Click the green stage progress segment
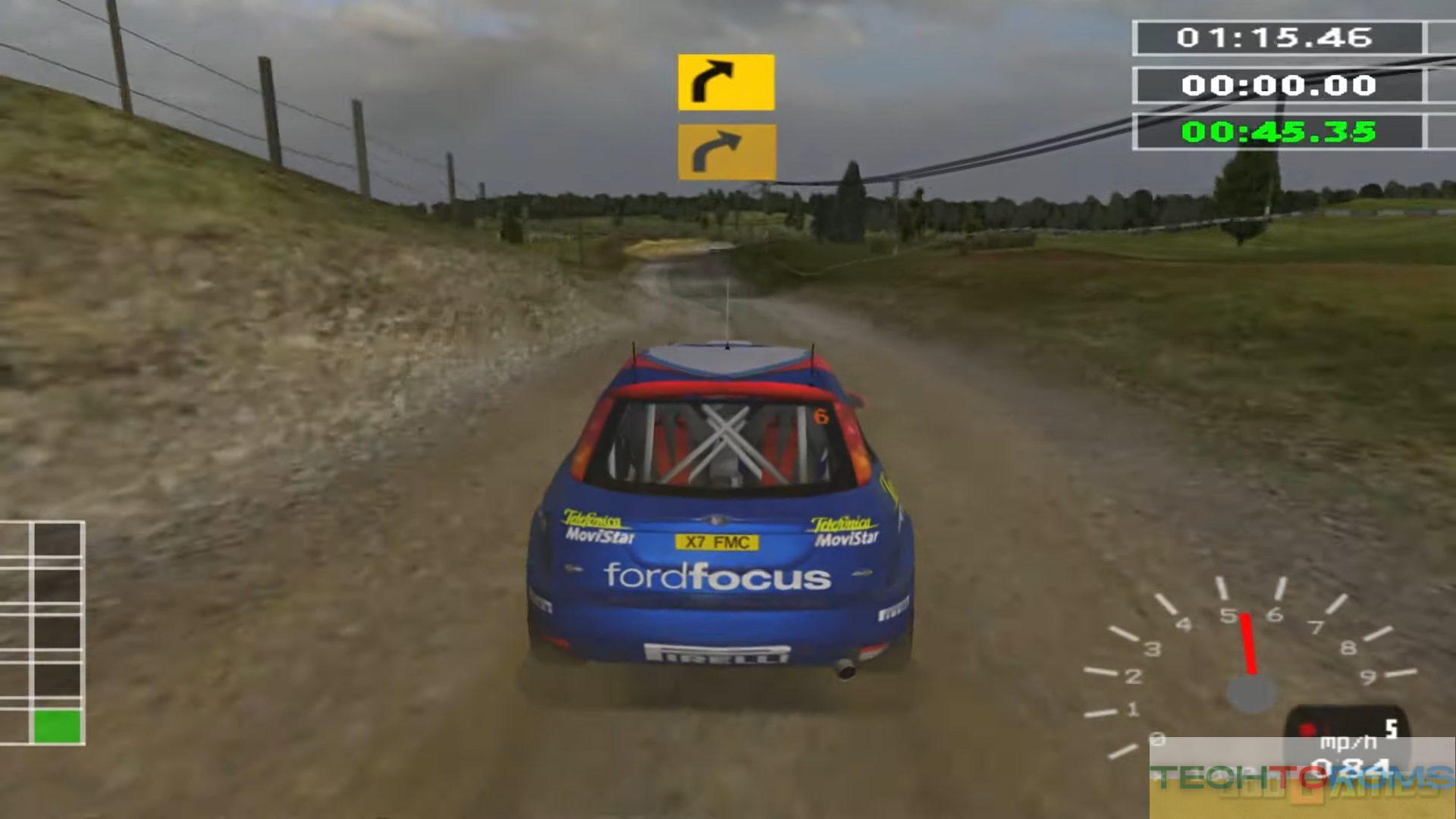The width and height of the screenshot is (1456, 819). (57, 726)
